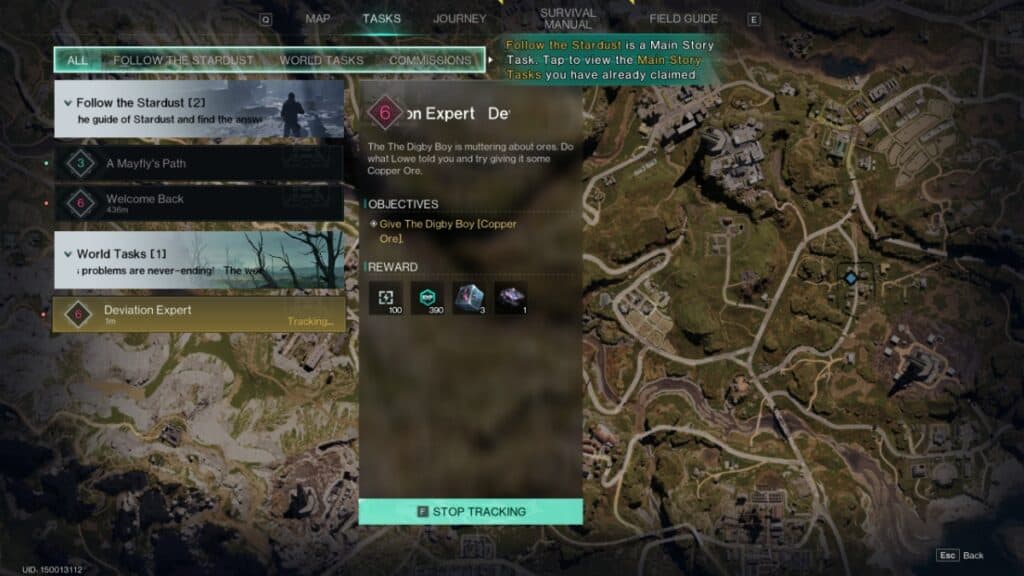The image size is (1024, 576).
Task: Go back with the Back button
Action: click(960, 555)
